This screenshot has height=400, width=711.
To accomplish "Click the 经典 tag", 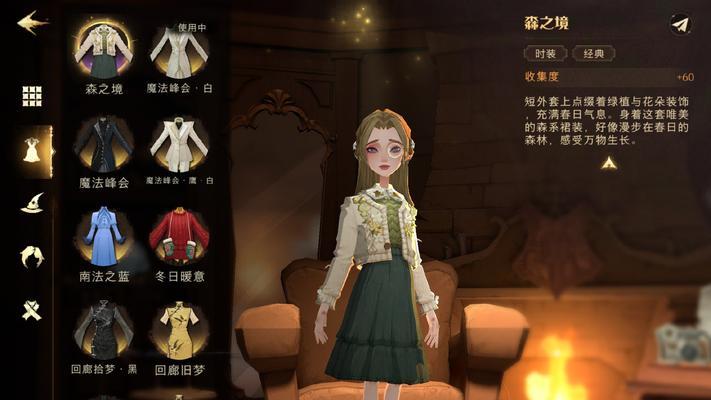I will coord(593,53).
